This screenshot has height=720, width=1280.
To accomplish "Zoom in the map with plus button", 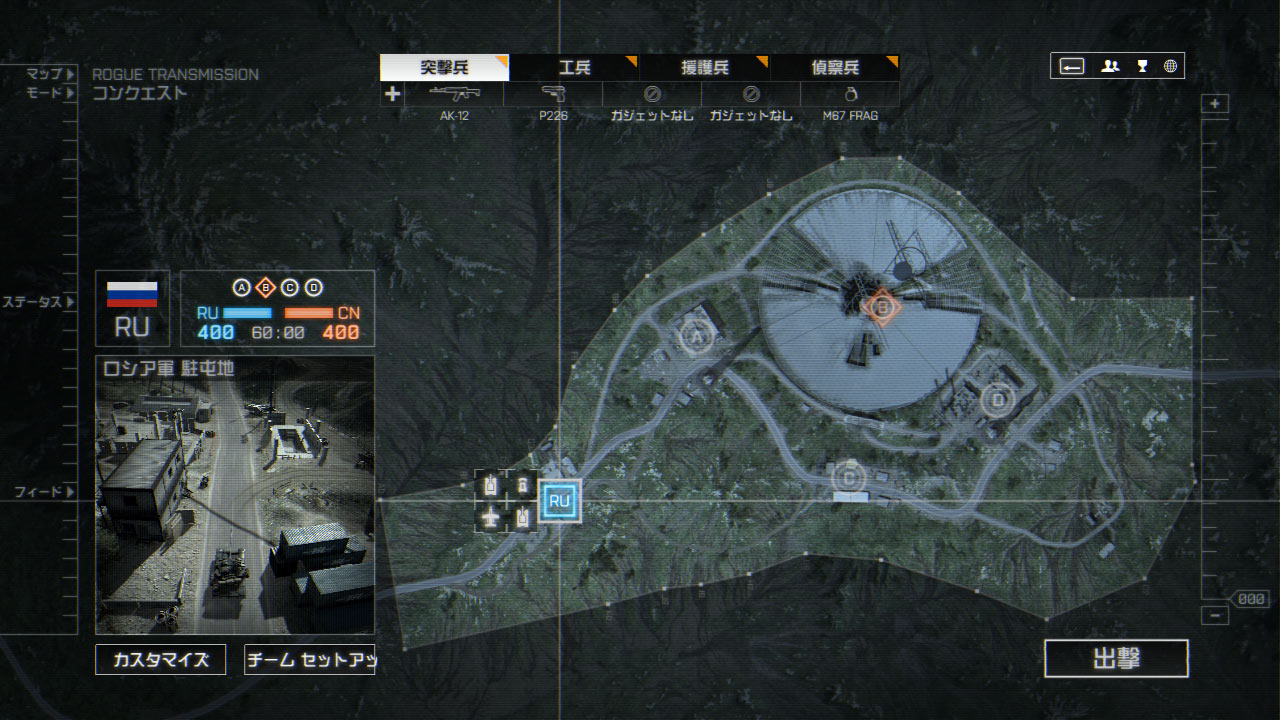I will coord(1215,104).
